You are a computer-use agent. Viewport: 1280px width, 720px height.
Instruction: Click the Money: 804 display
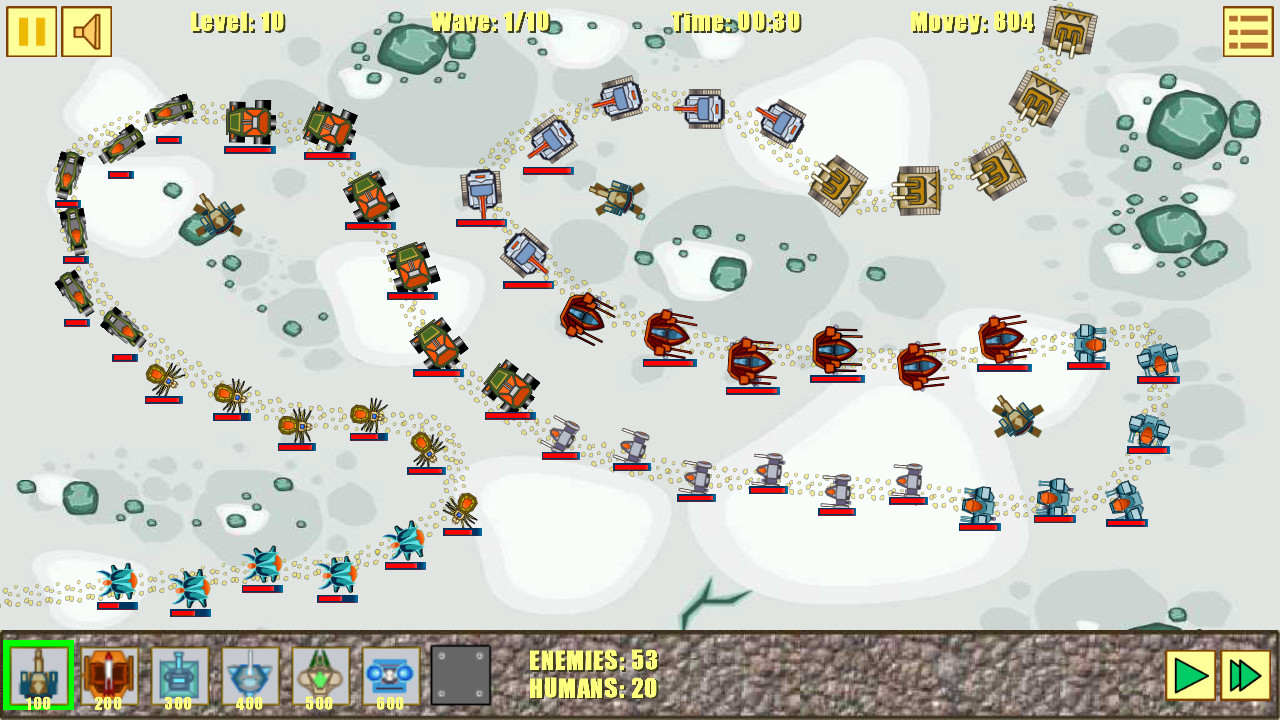coord(971,22)
